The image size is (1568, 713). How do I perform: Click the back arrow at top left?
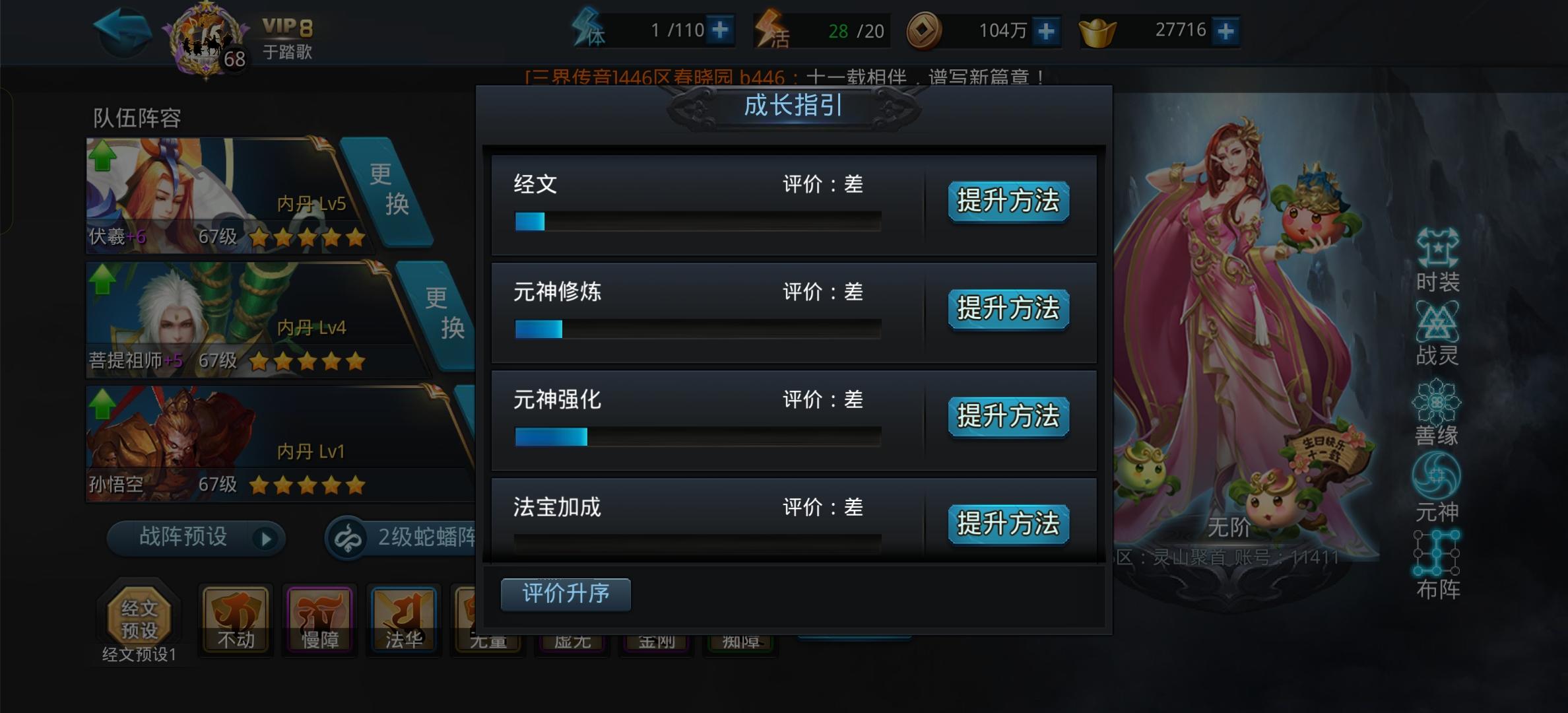[x=122, y=32]
